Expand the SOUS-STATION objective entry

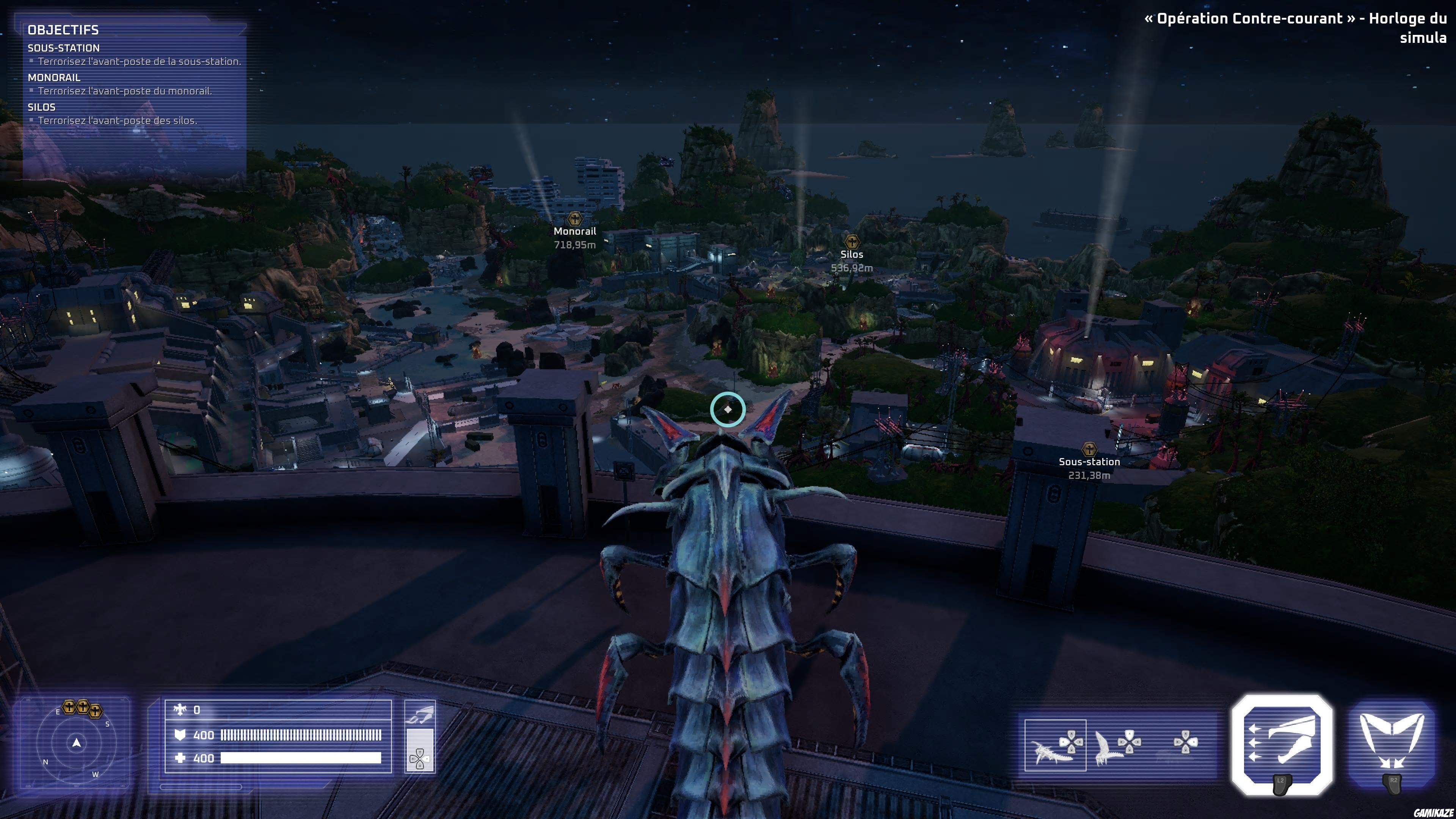click(x=63, y=48)
